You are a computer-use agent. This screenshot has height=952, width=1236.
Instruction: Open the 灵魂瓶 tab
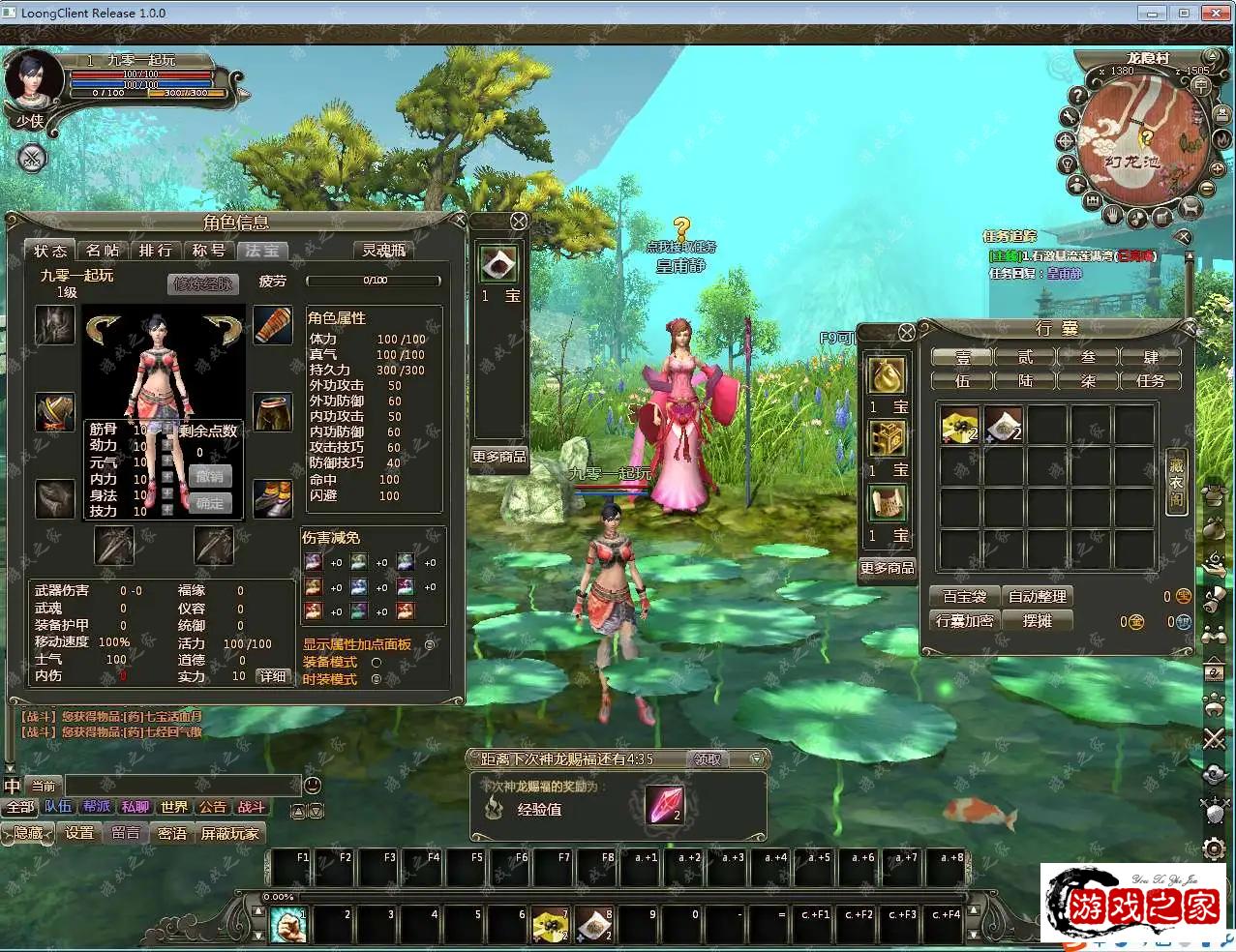pyautogui.click(x=384, y=251)
